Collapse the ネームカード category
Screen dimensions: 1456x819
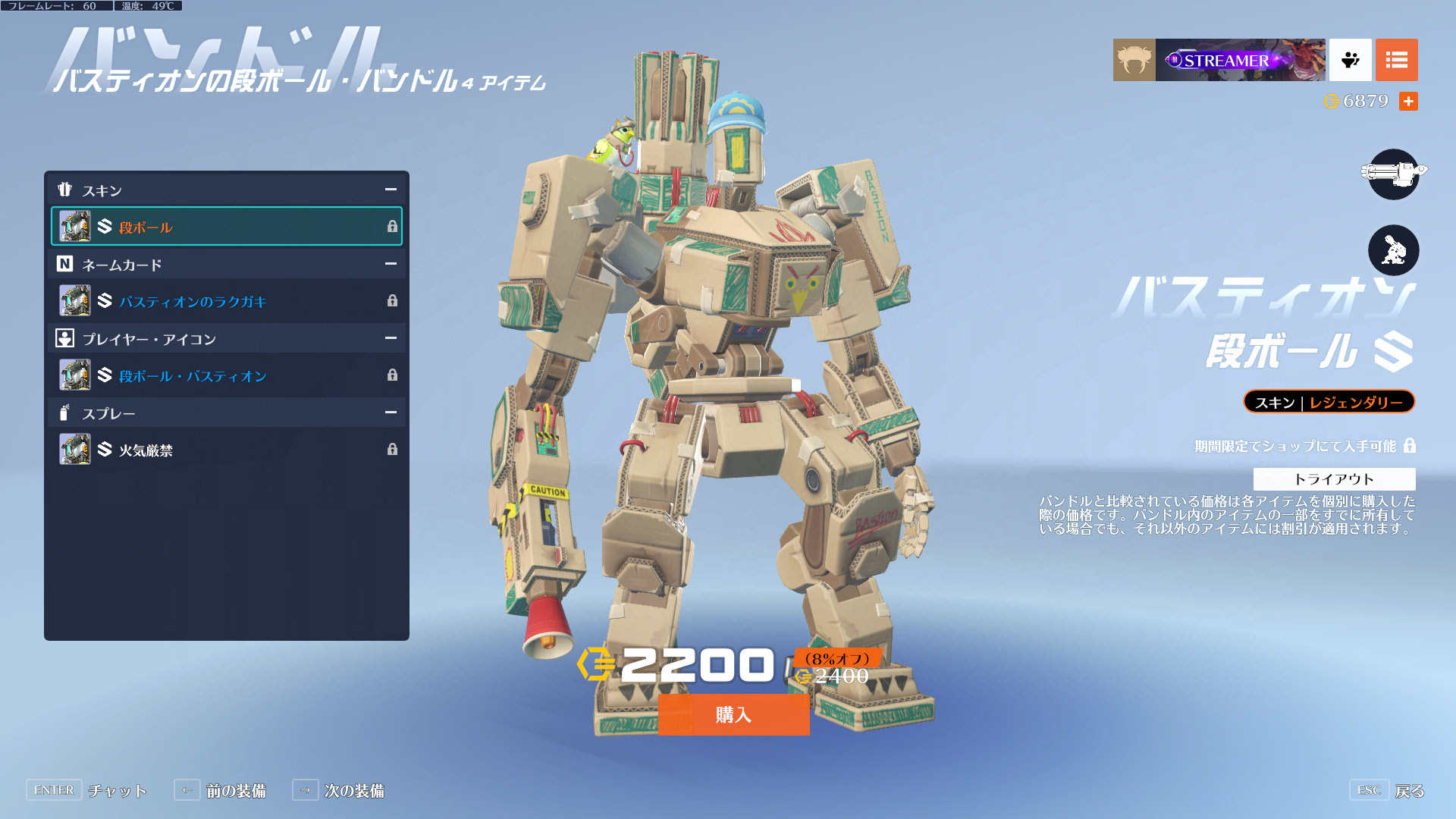coord(391,264)
